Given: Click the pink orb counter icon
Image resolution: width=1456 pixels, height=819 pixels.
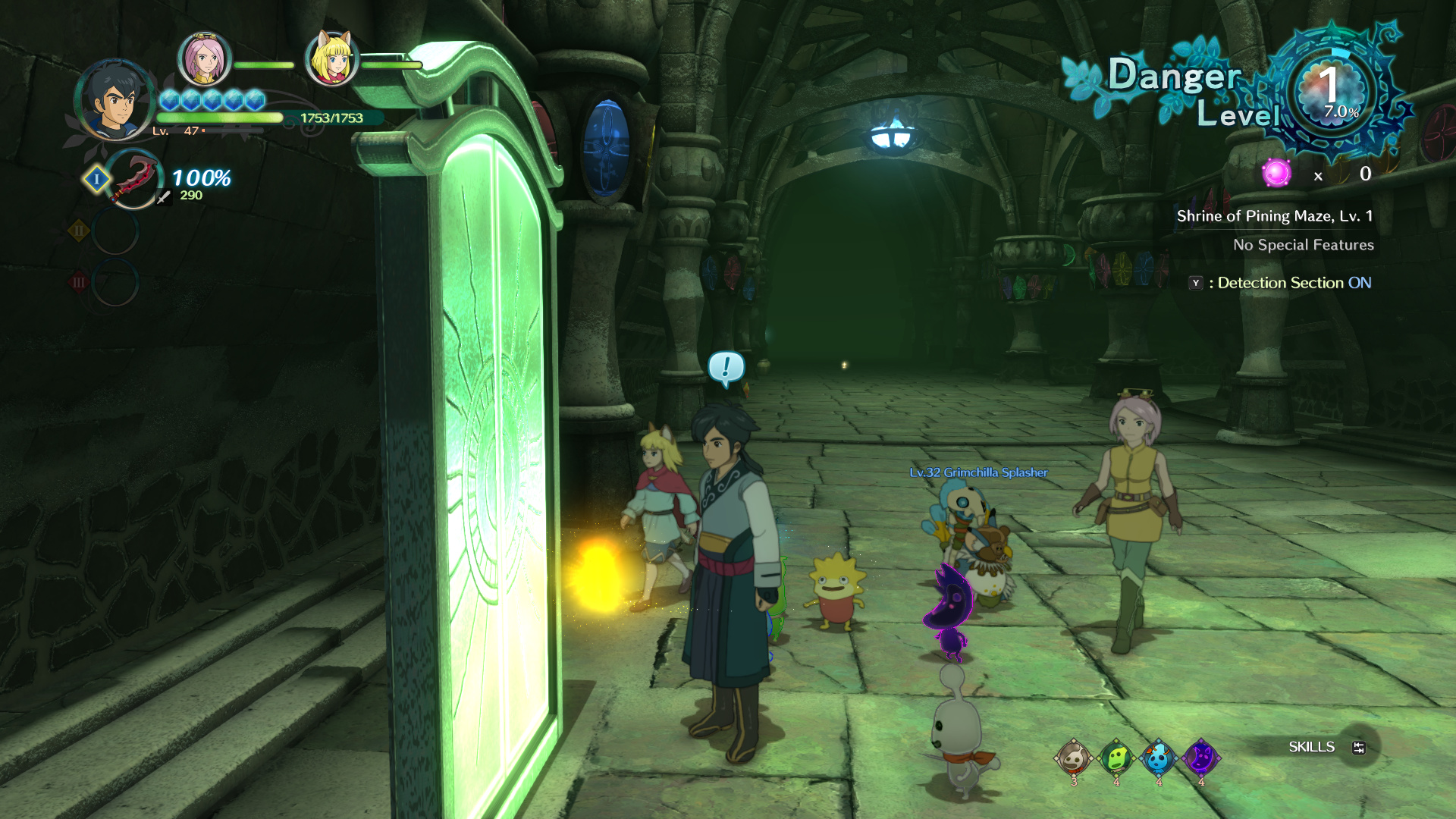Looking at the screenshot, I should 1276,174.
